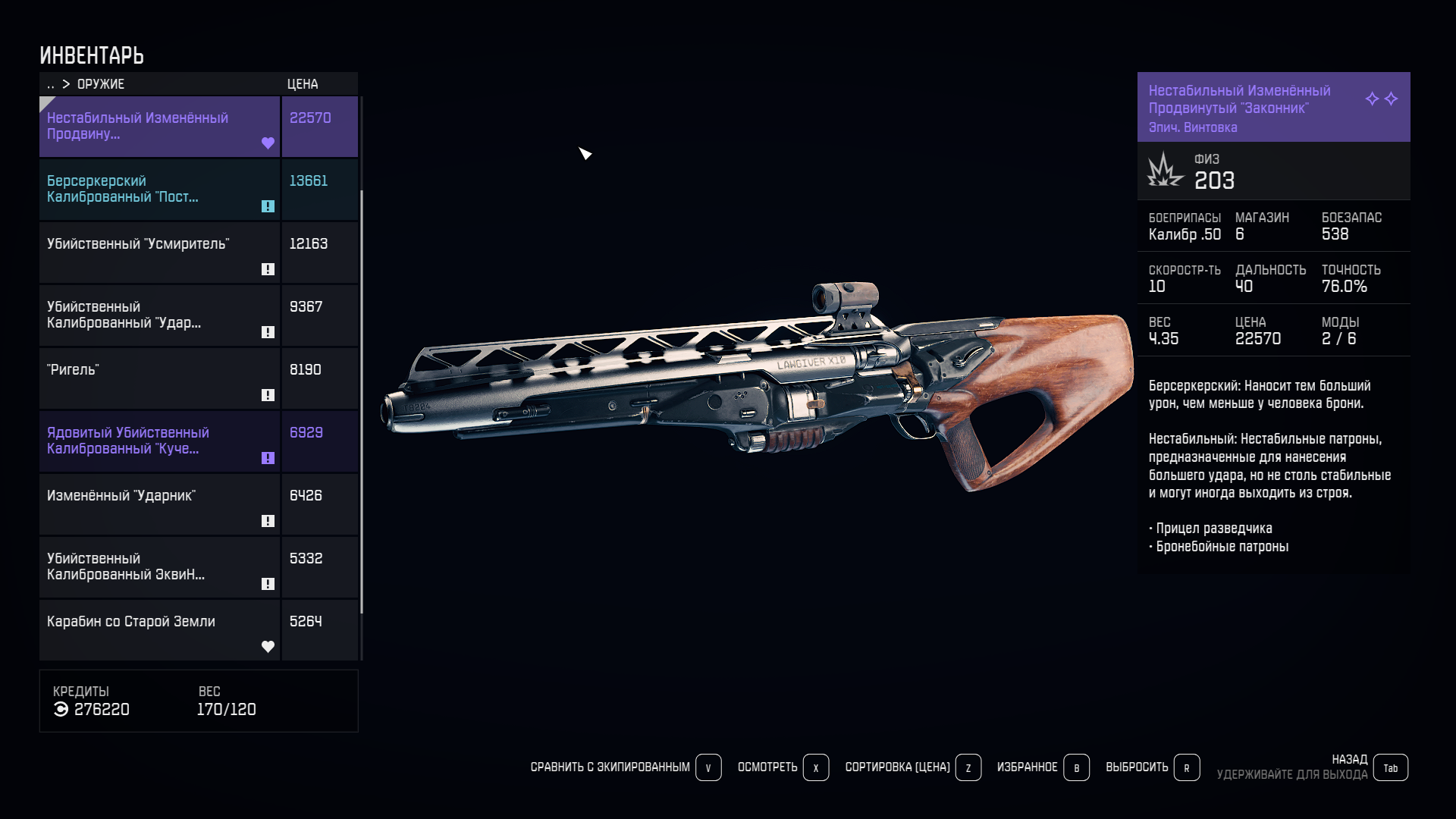Click Сравнить с экипированным option

[625, 767]
